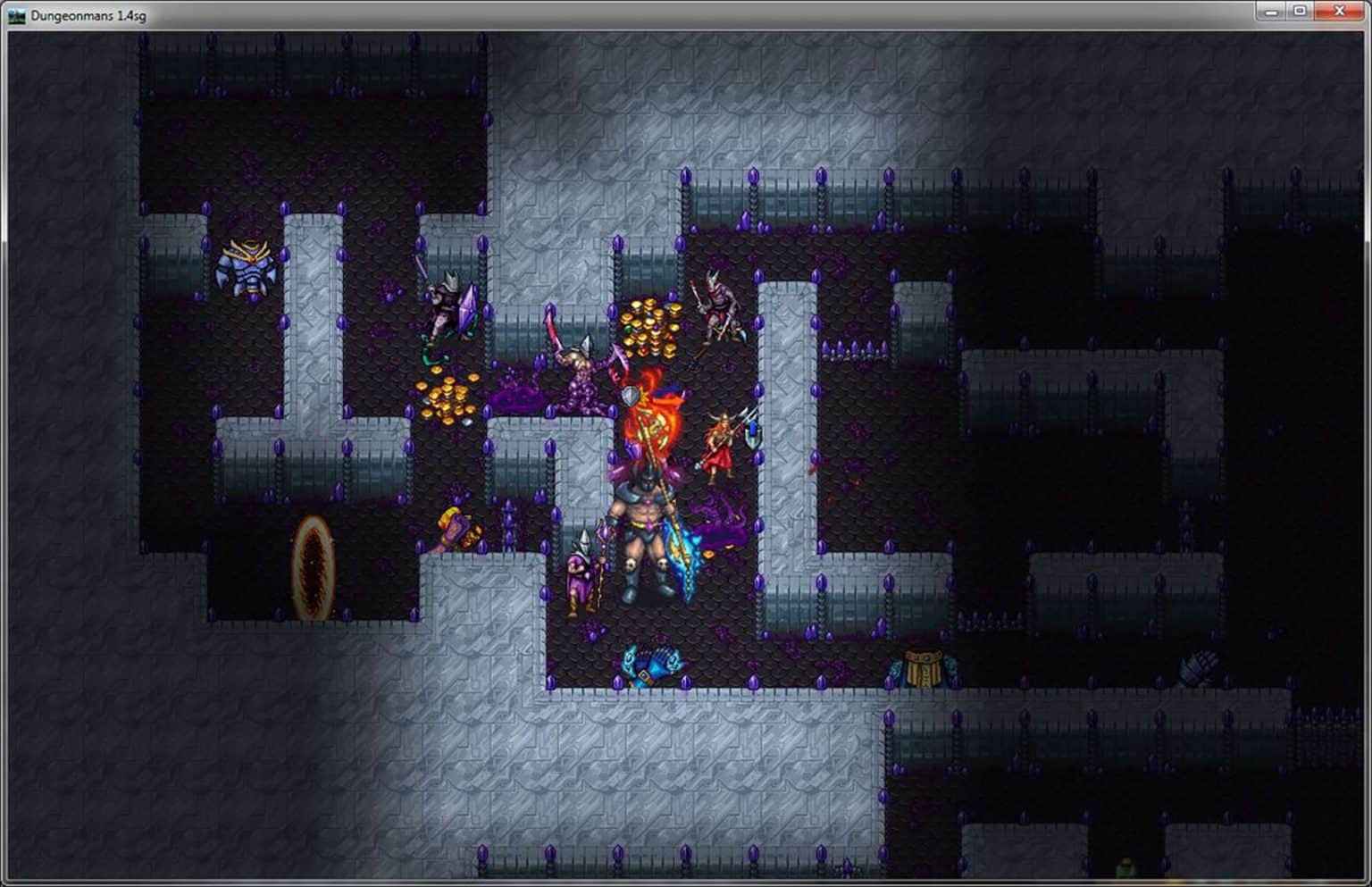The width and height of the screenshot is (1372, 887).
Task: Select the blue breastplate armor drop
Action: coord(247,265)
